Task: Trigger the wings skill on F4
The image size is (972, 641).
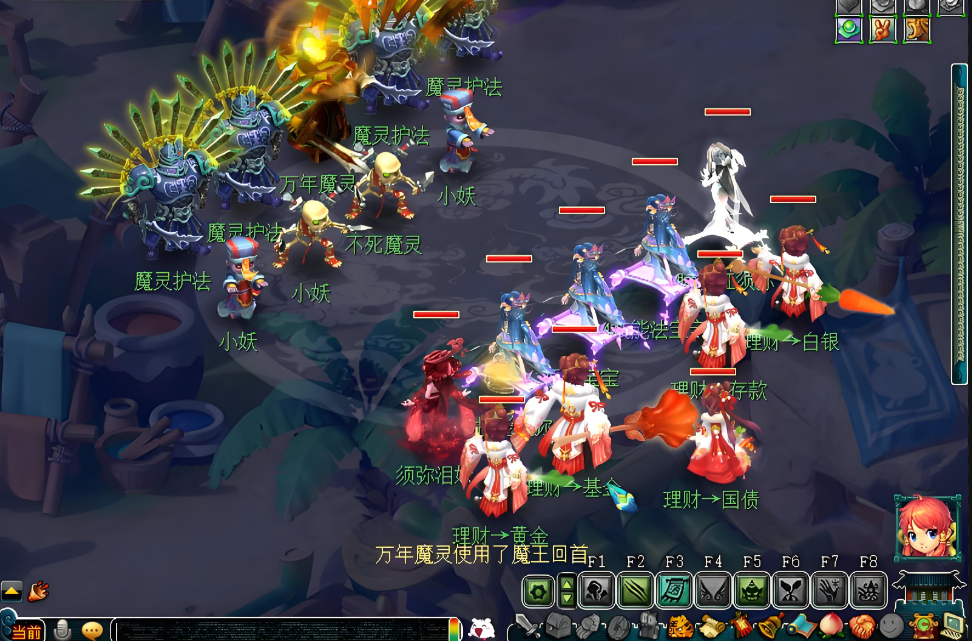Action: (713, 591)
